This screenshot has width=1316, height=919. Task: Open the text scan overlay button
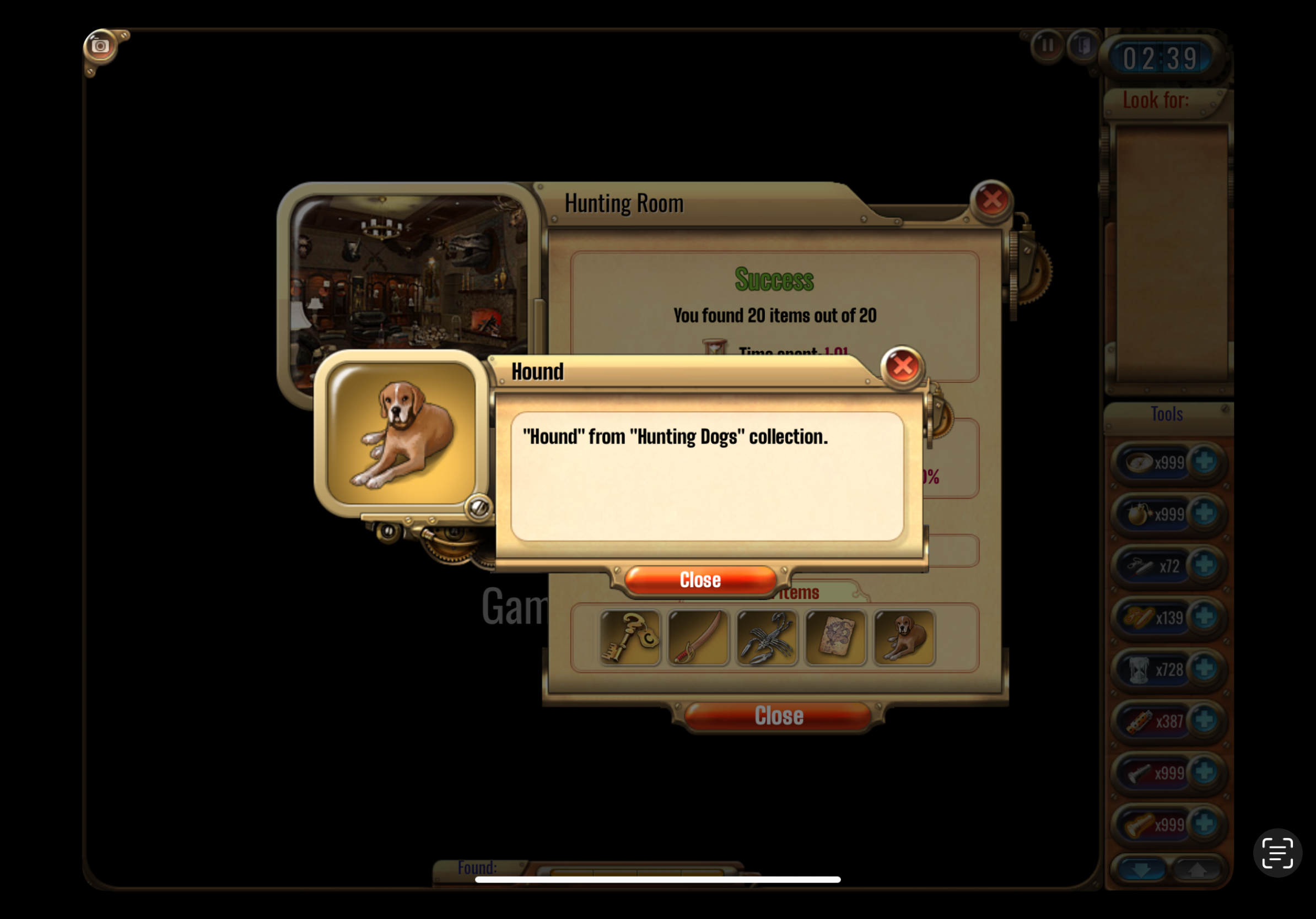1277,852
